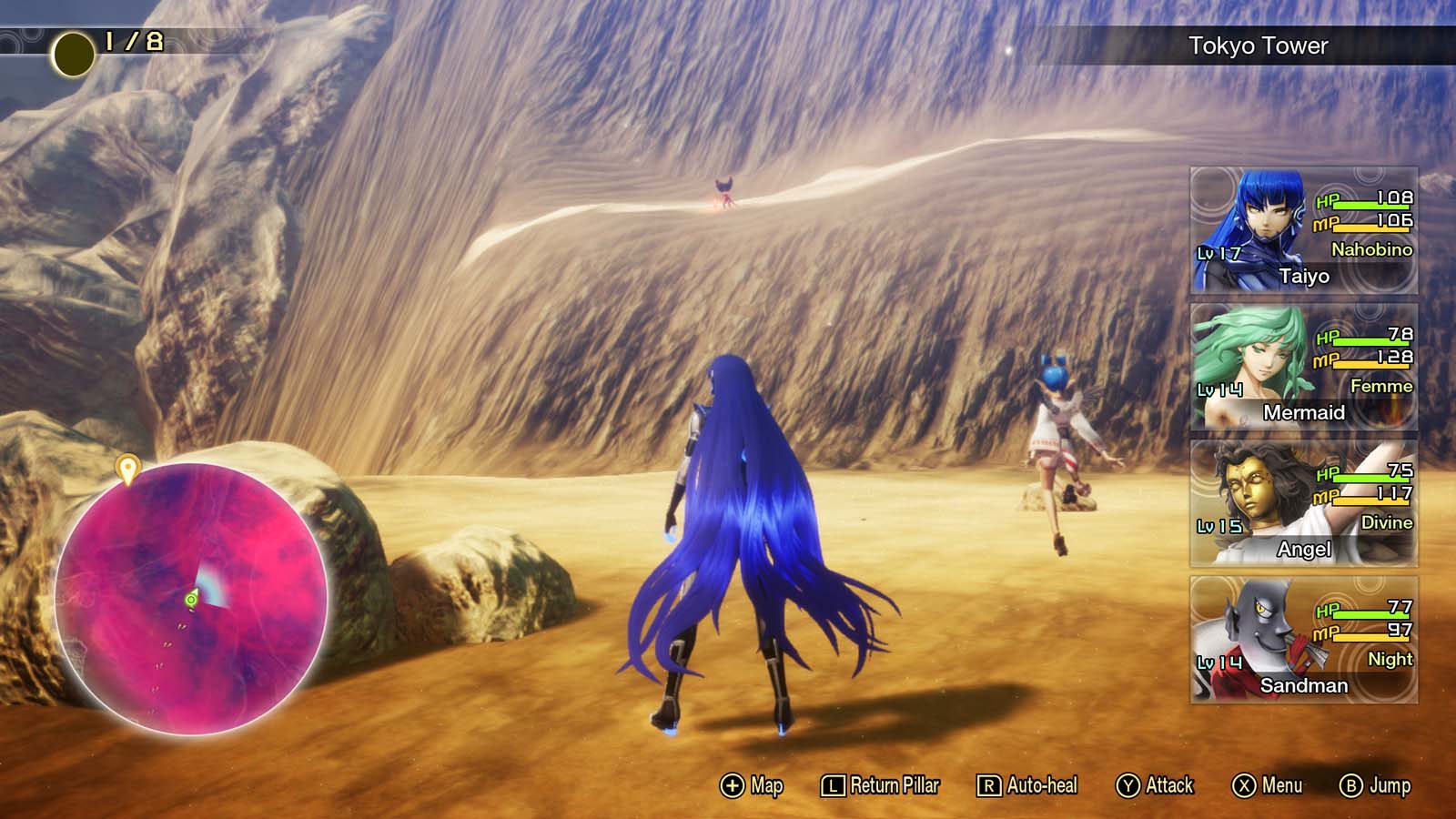Click the Angel Divine status card
Image resolution: width=1456 pixels, height=819 pixels.
(1301, 500)
